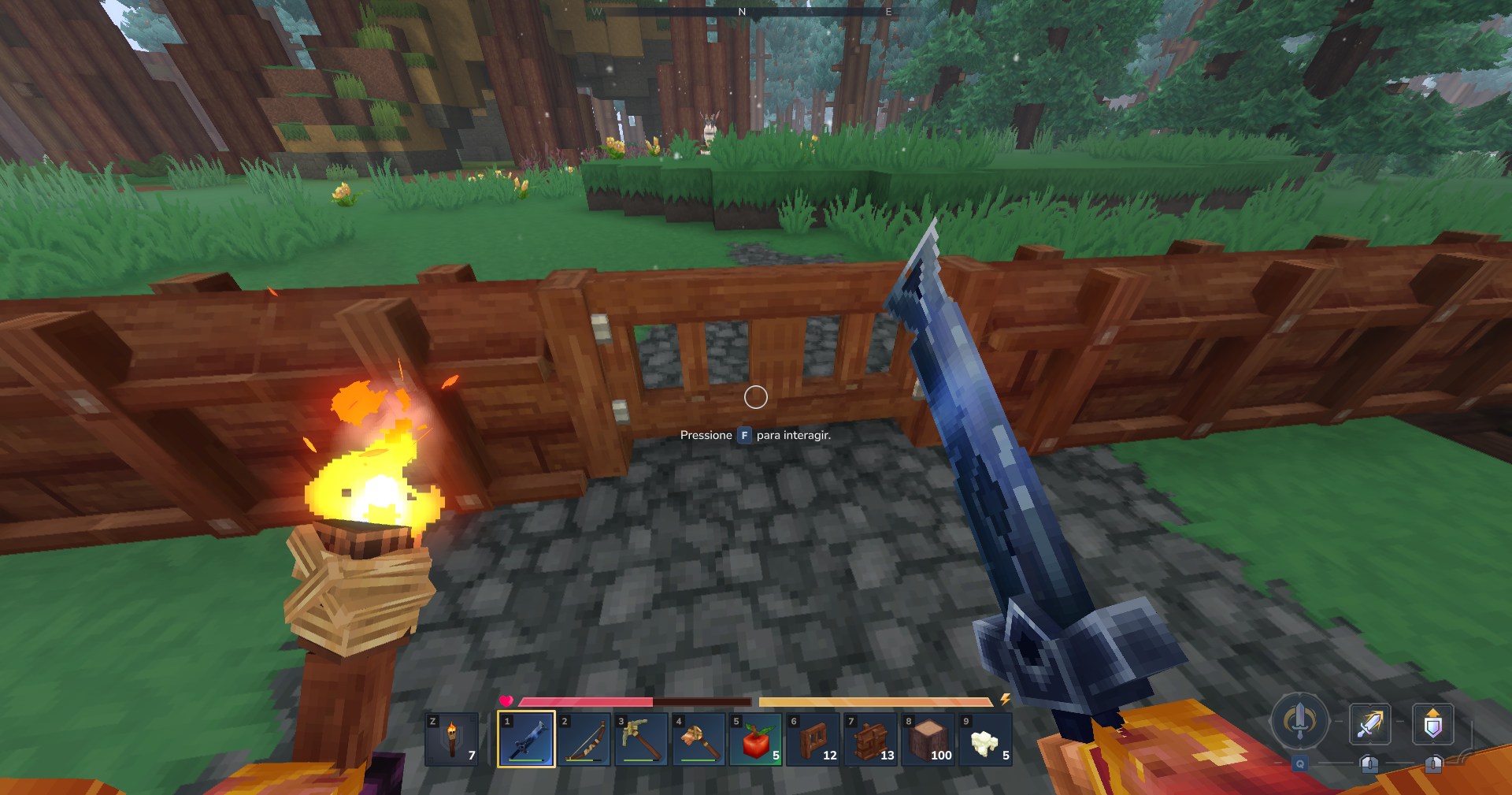Choose the pickaxe hotbar slot
1512x795 pixels.
(x=641, y=739)
